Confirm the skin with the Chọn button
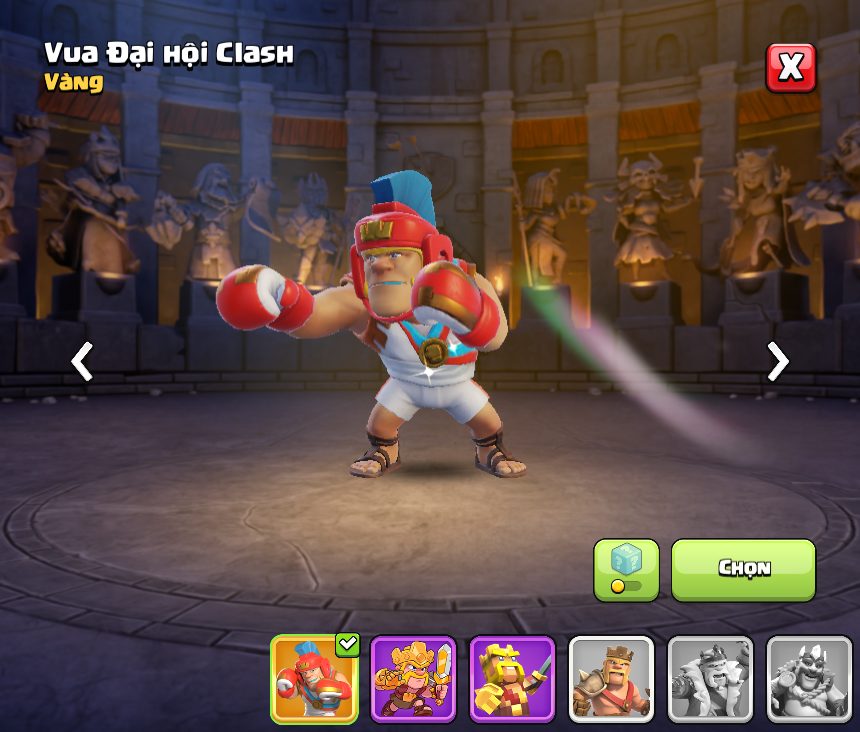Screen dimensions: 860x732 (x=743, y=569)
